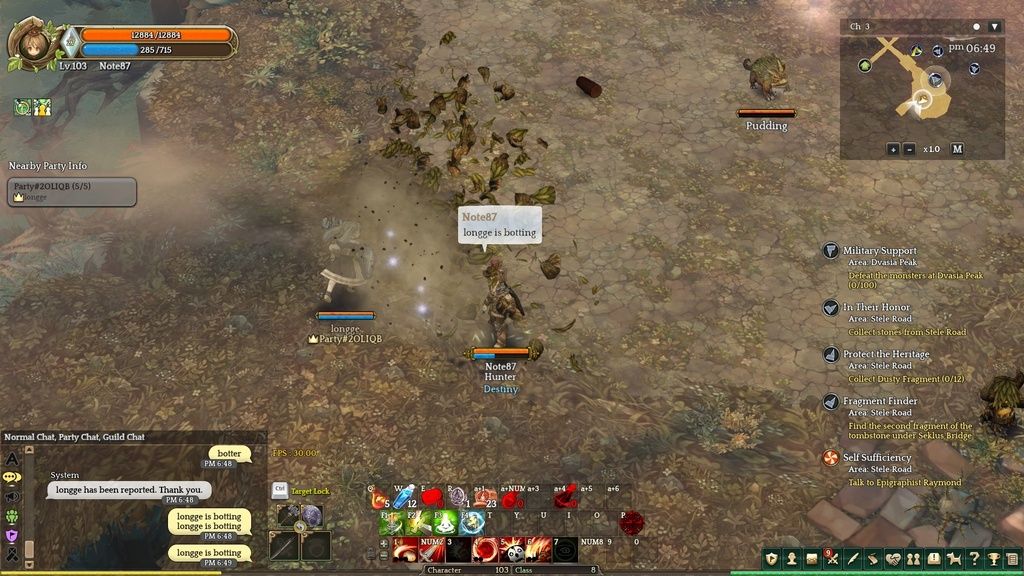Use the blue potion in the W slot
The image size is (1024, 576).
click(403, 497)
